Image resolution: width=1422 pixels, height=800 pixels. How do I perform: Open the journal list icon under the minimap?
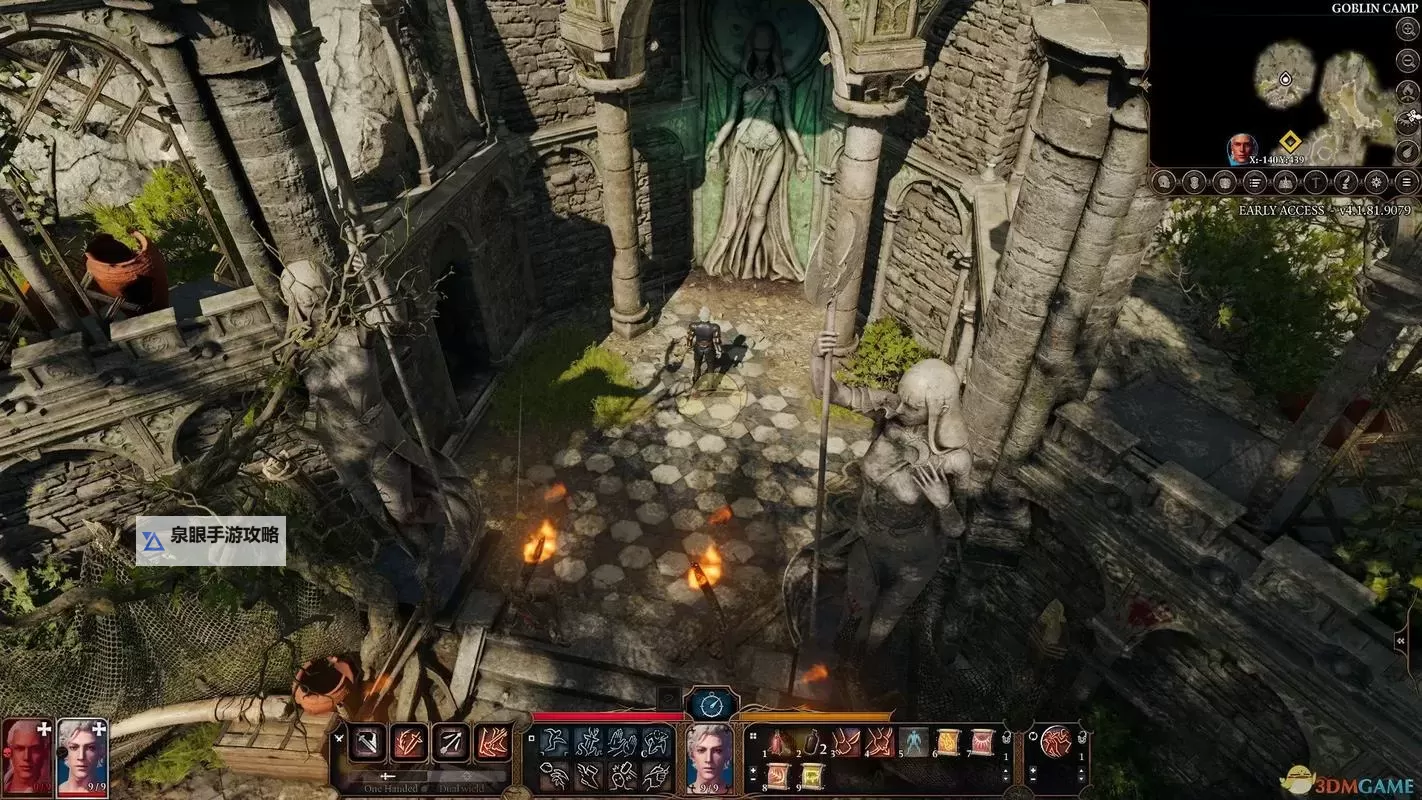(1253, 182)
